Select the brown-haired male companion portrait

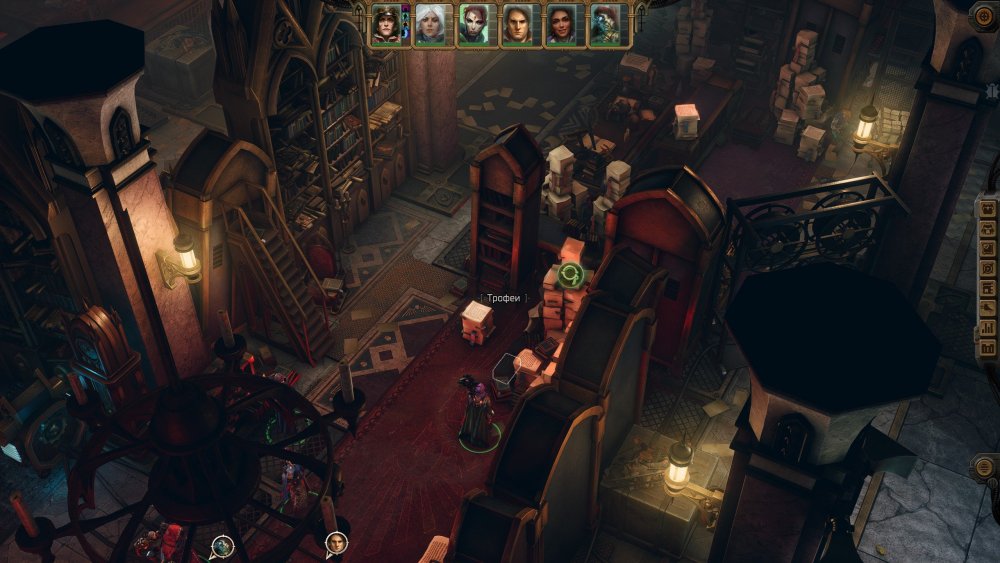516,24
